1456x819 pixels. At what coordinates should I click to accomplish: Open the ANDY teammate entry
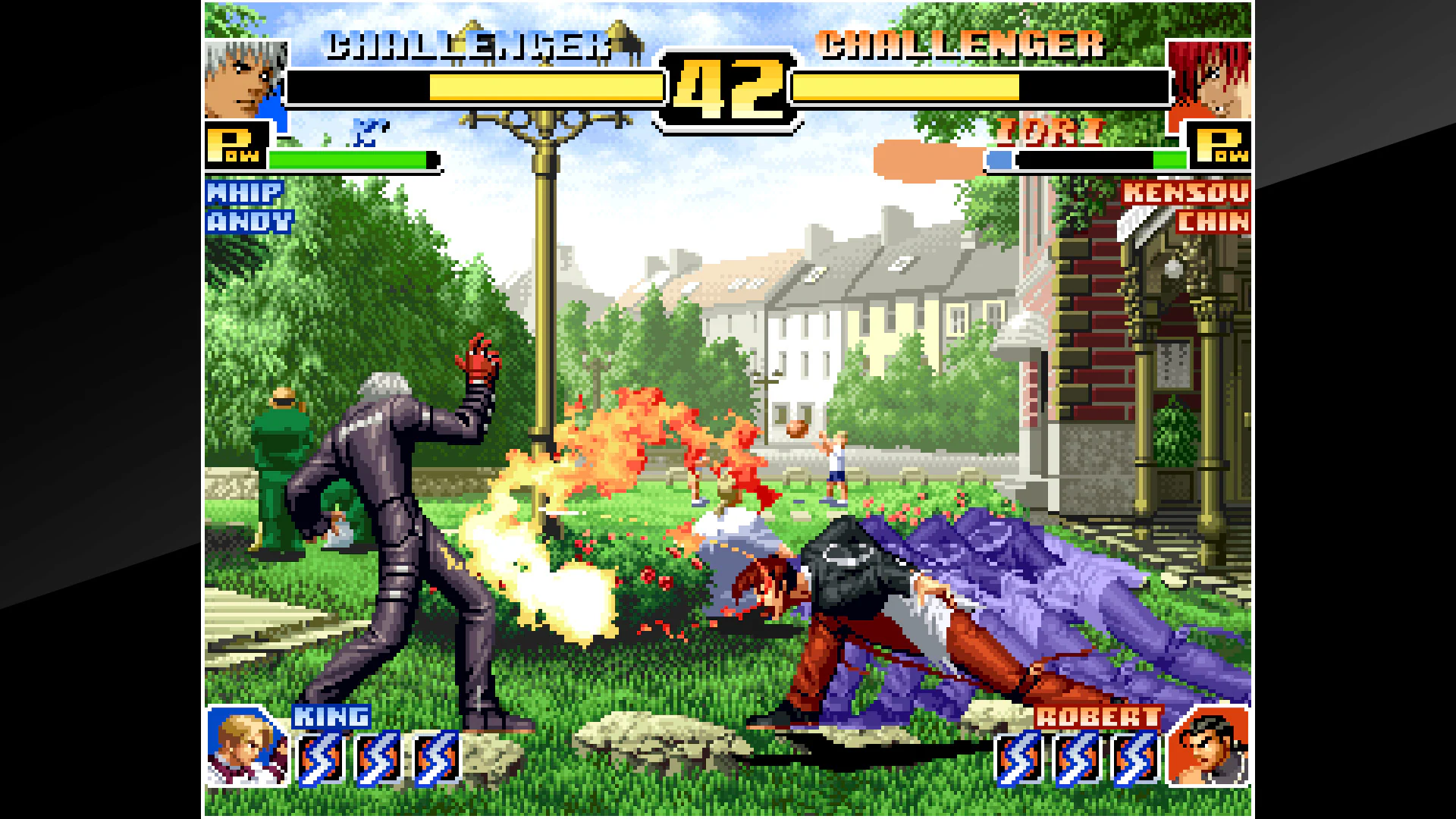[x=248, y=221]
